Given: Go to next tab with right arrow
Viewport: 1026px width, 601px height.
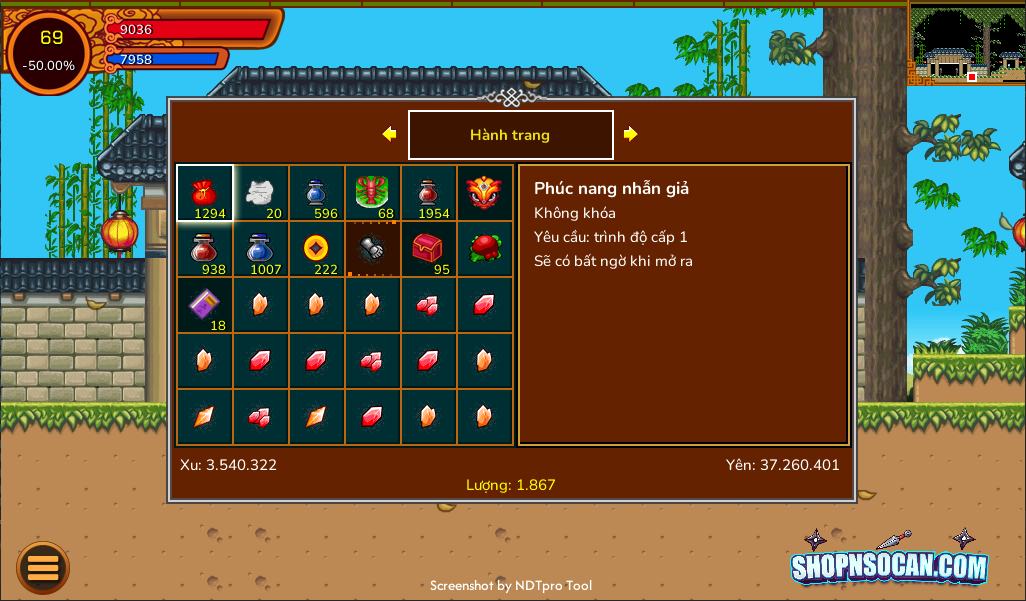Looking at the screenshot, I should [x=630, y=134].
